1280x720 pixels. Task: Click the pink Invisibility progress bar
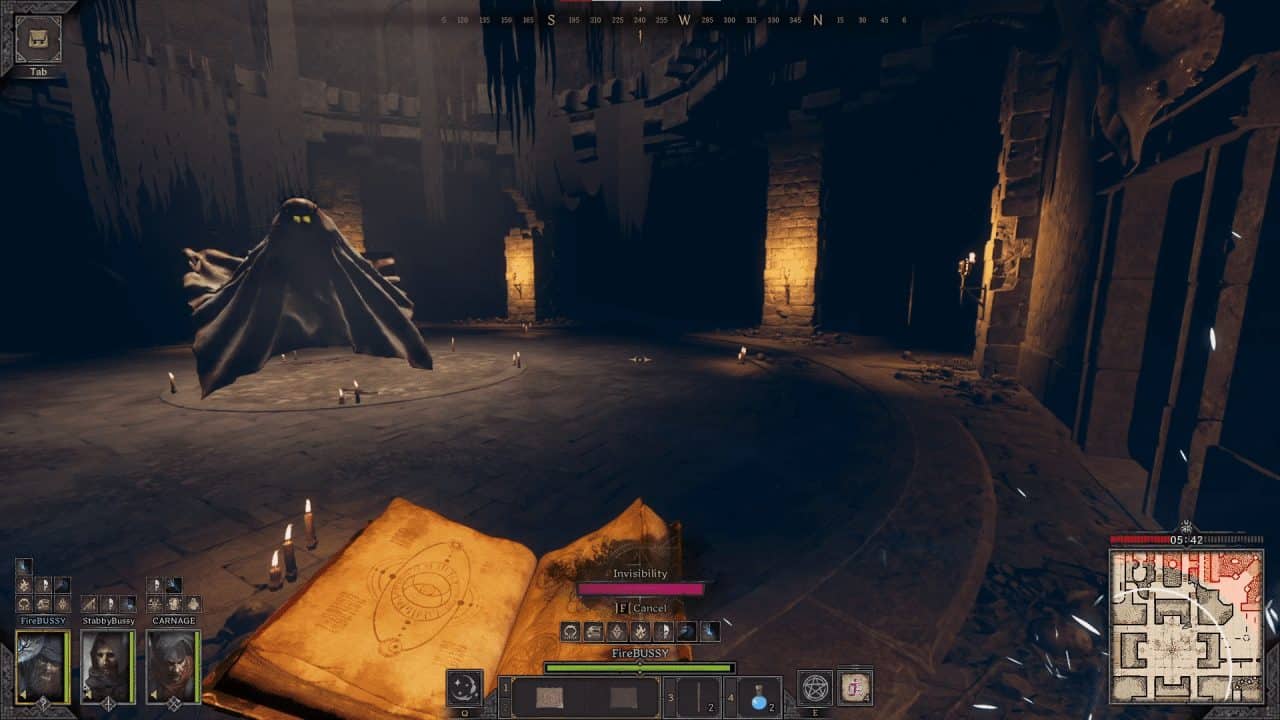(640, 589)
